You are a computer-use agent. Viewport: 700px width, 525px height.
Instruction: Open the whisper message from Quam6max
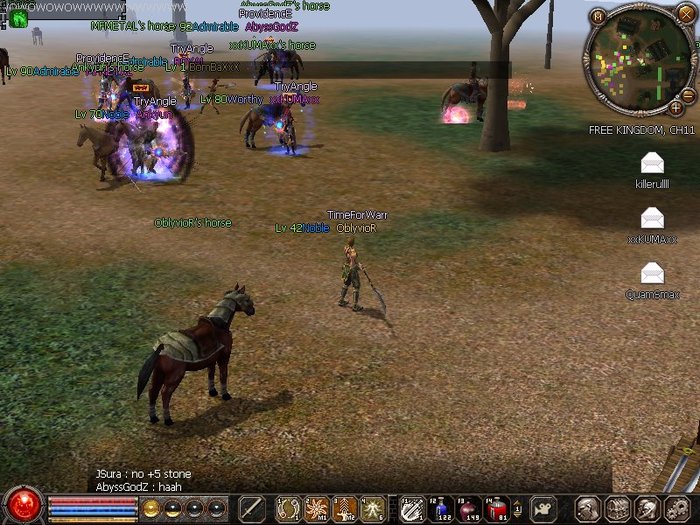(x=652, y=272)
